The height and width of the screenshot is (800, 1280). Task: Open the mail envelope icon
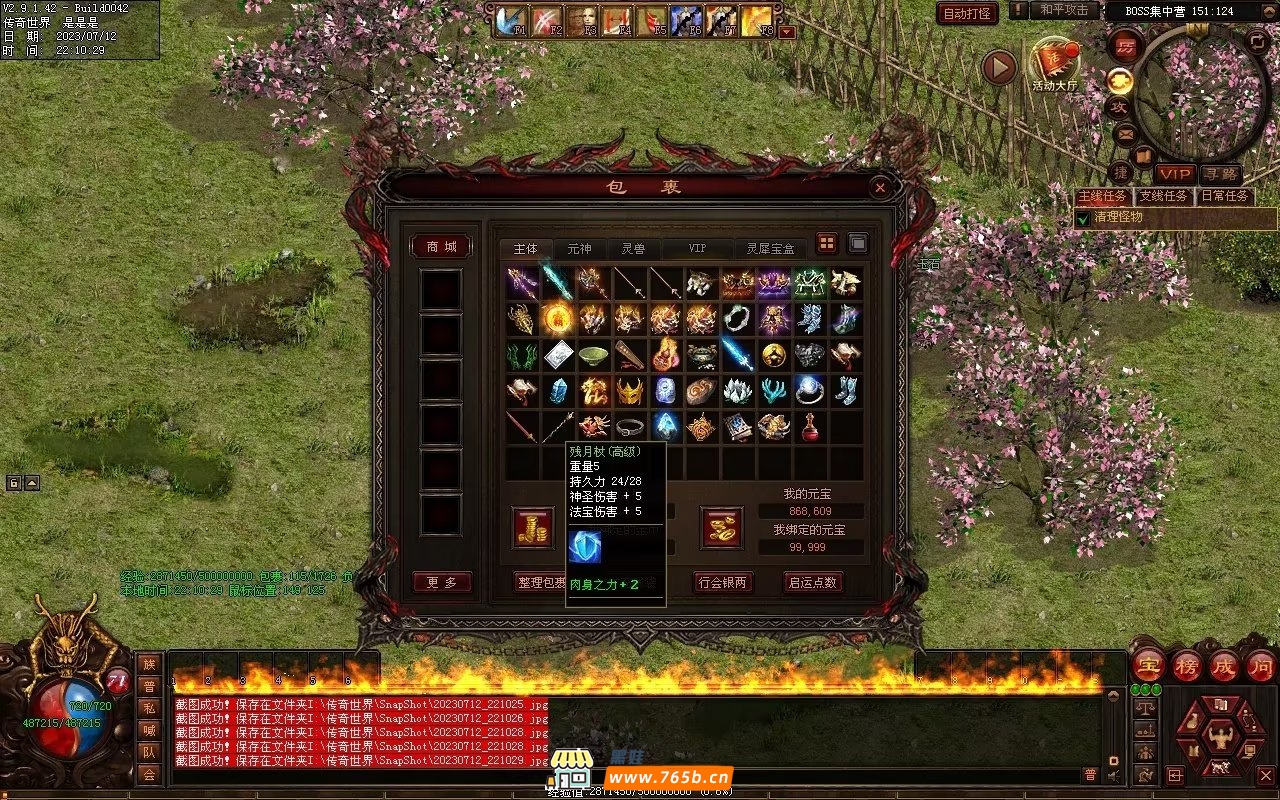[x=1125, y=133]
